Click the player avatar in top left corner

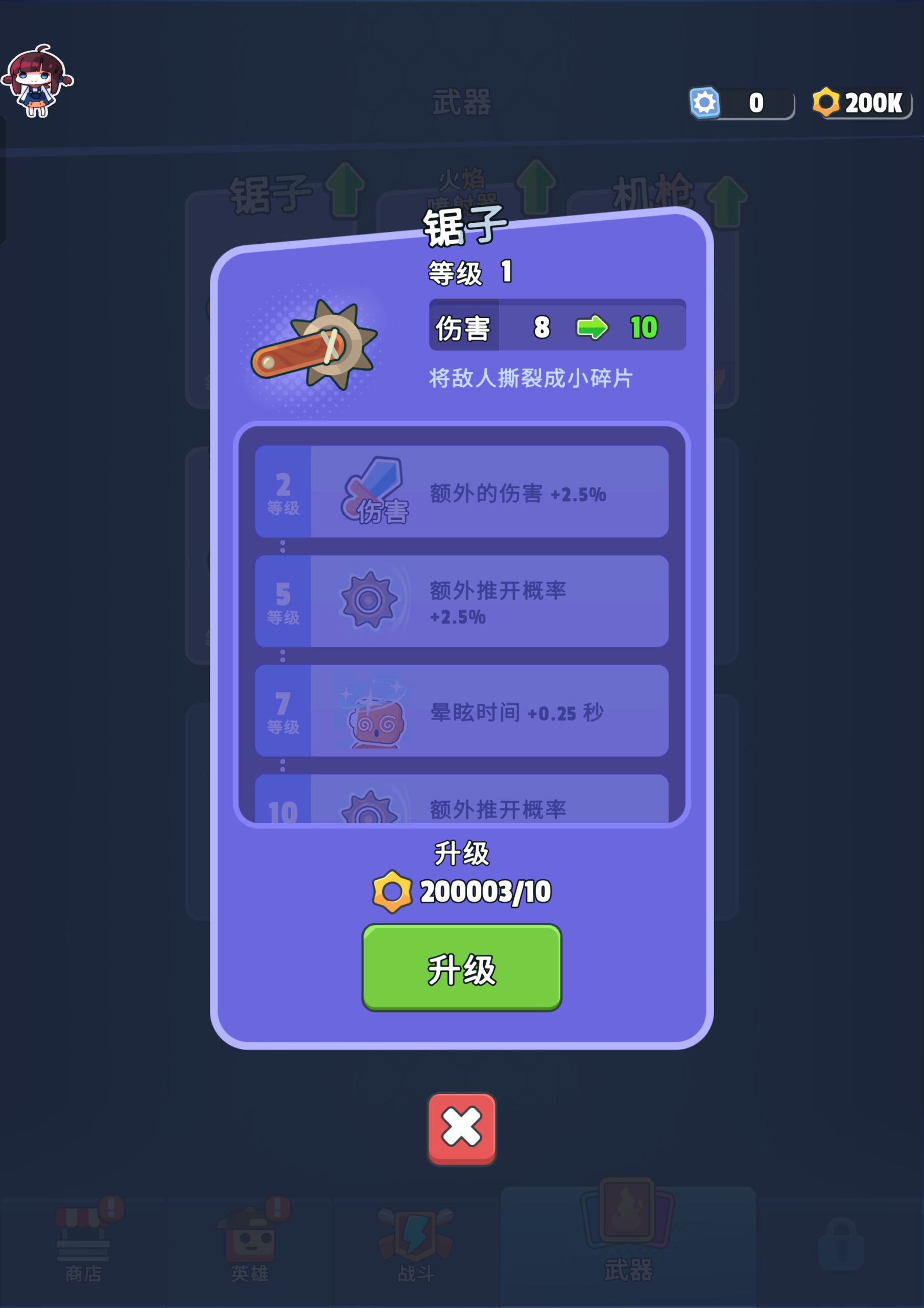pyautogui.click(x=40, y=80)
